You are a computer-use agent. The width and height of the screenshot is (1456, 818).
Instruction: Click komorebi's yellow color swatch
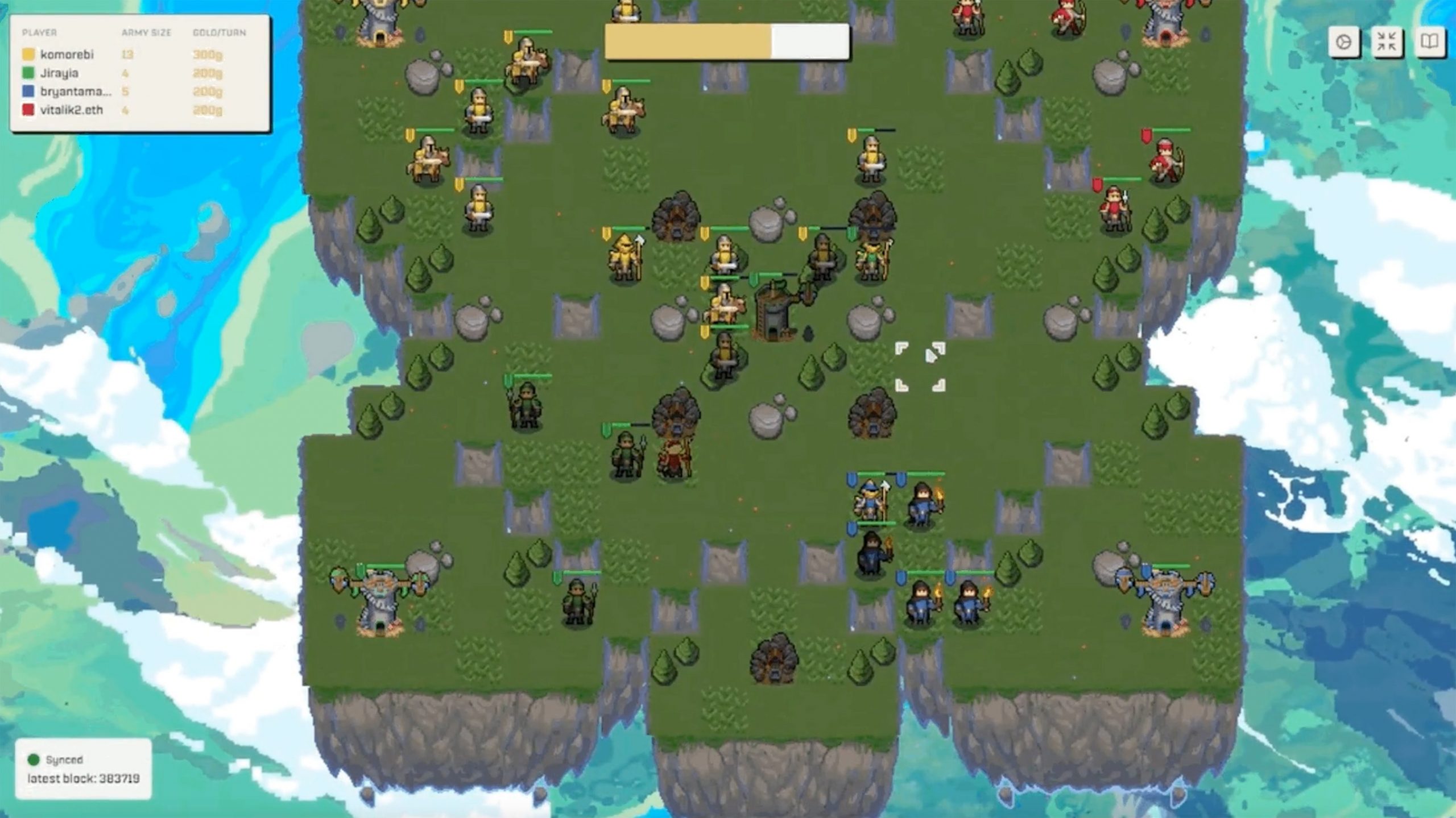27,55
